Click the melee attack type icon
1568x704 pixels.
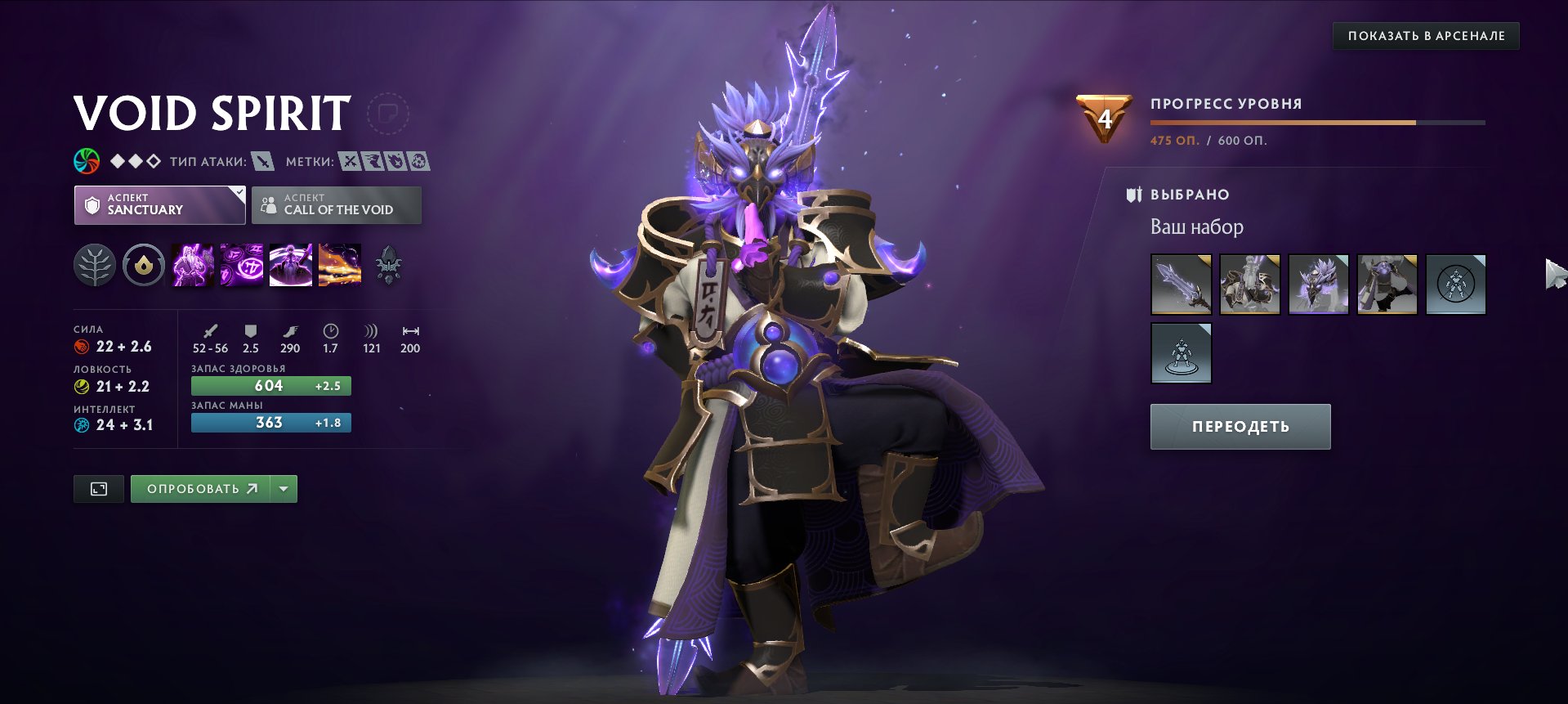pyautogui.click(x=261, y=162)
